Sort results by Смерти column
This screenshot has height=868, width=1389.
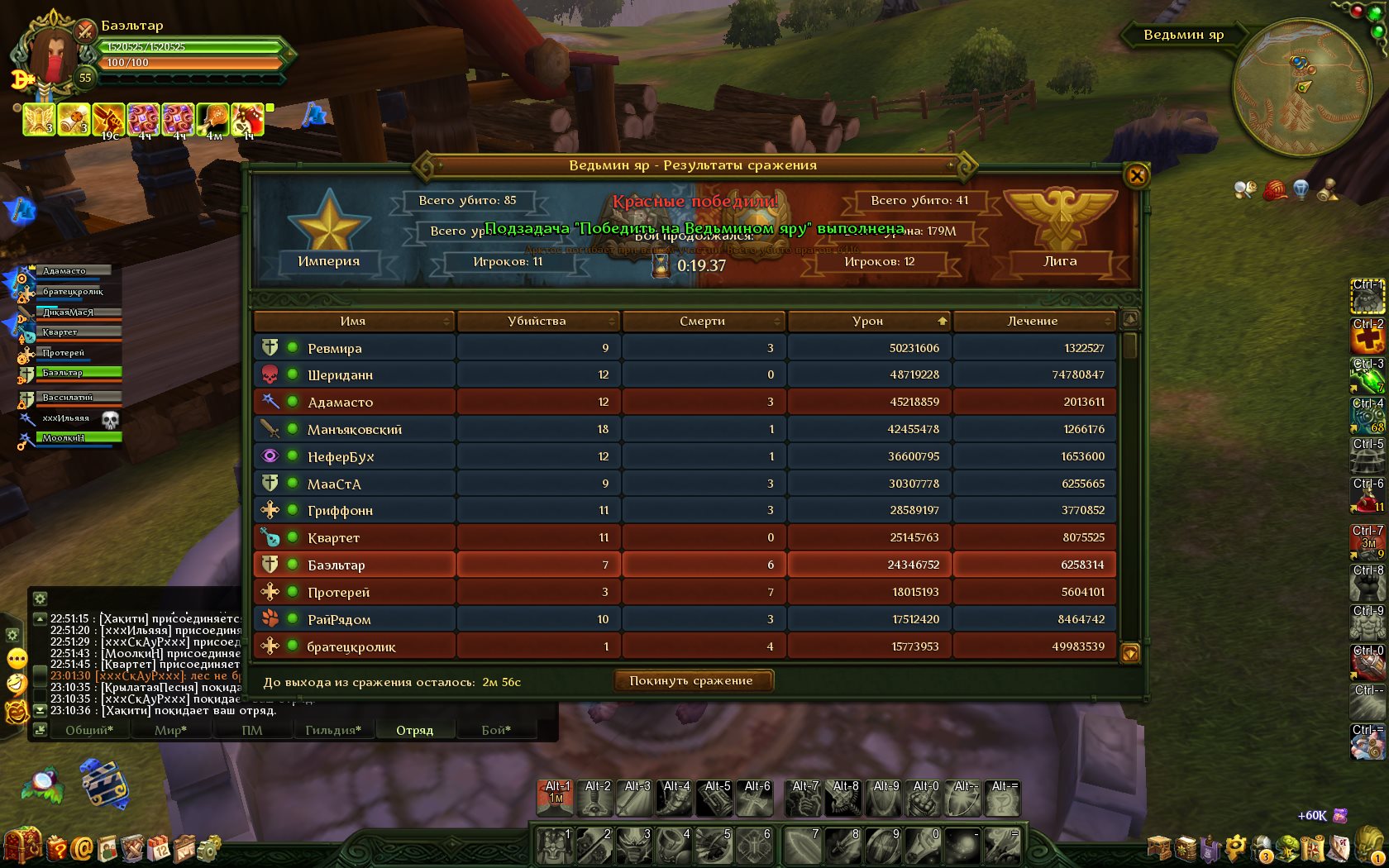click(703, 321)
